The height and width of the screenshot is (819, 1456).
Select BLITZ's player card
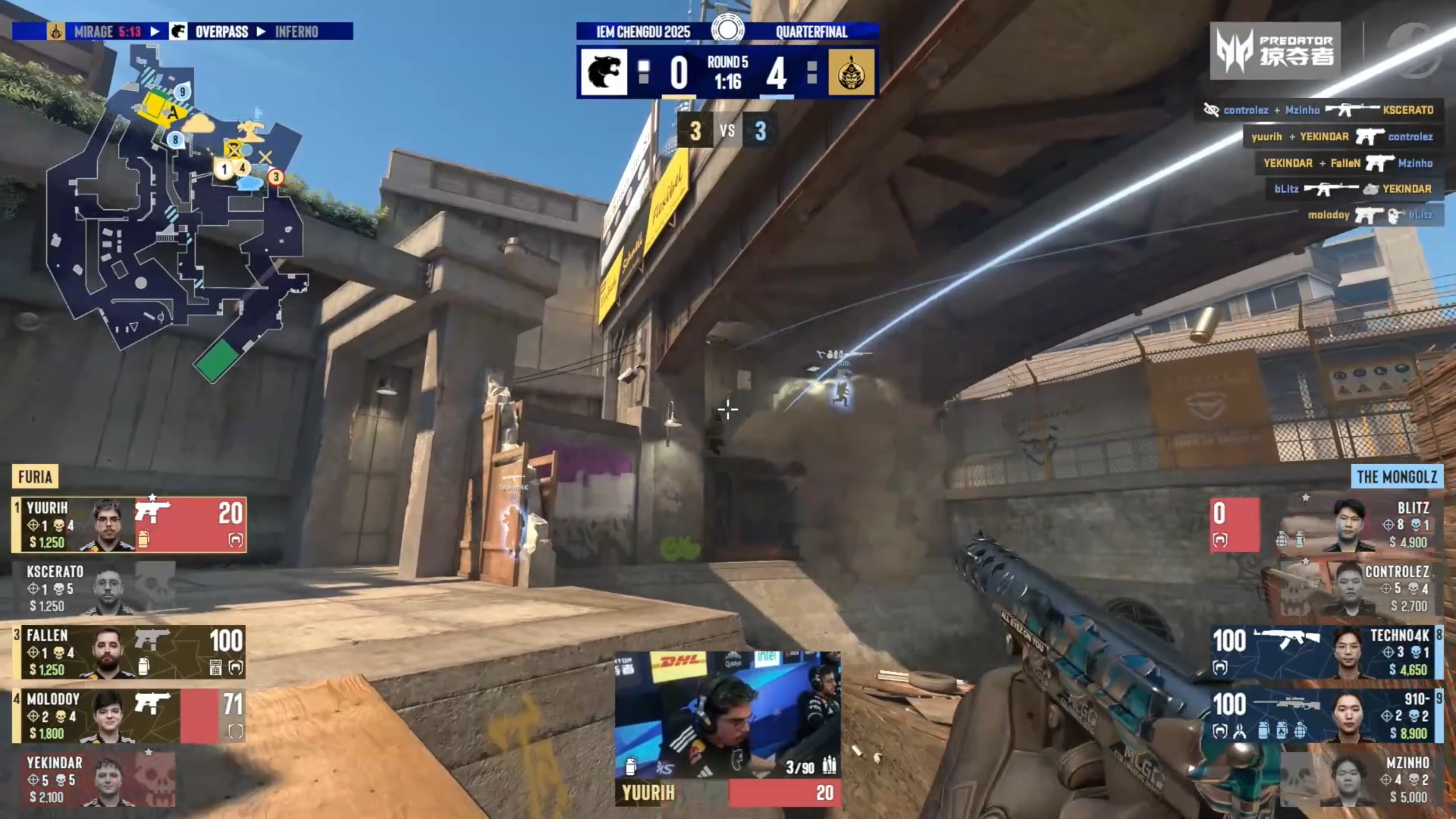coord(1327,524)
